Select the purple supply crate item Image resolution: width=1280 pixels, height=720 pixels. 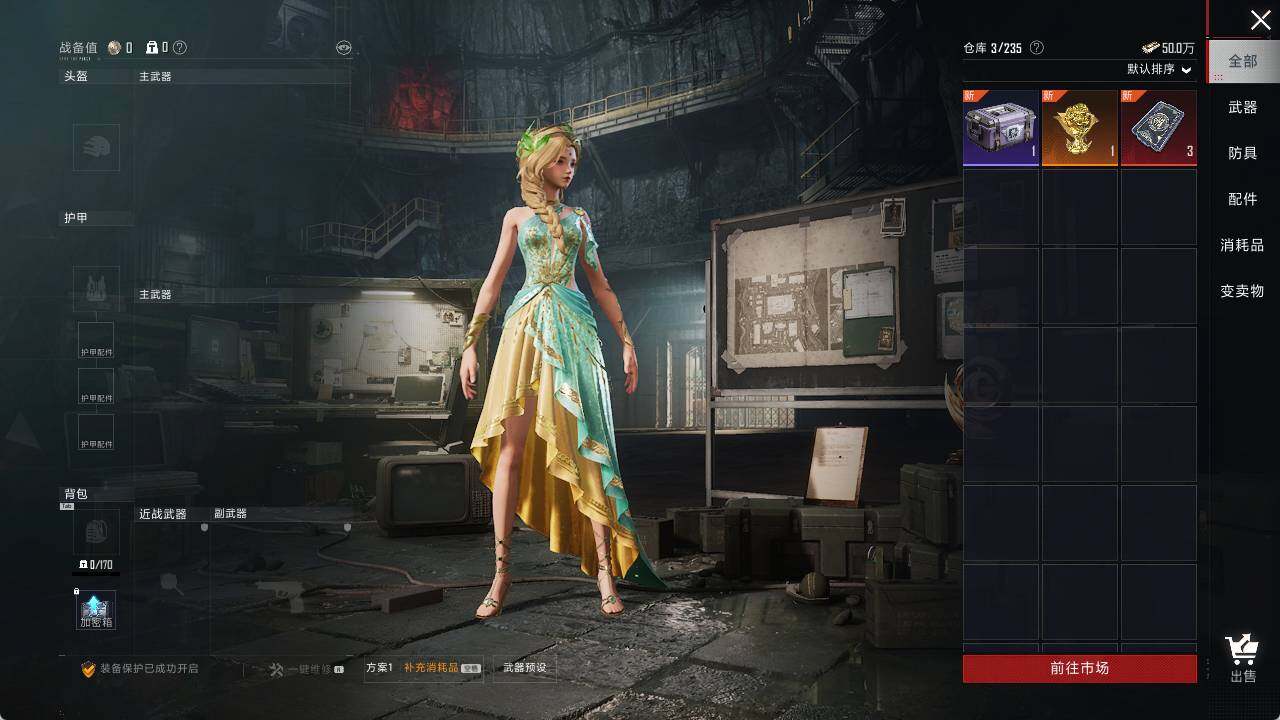tap(1001, 128)
